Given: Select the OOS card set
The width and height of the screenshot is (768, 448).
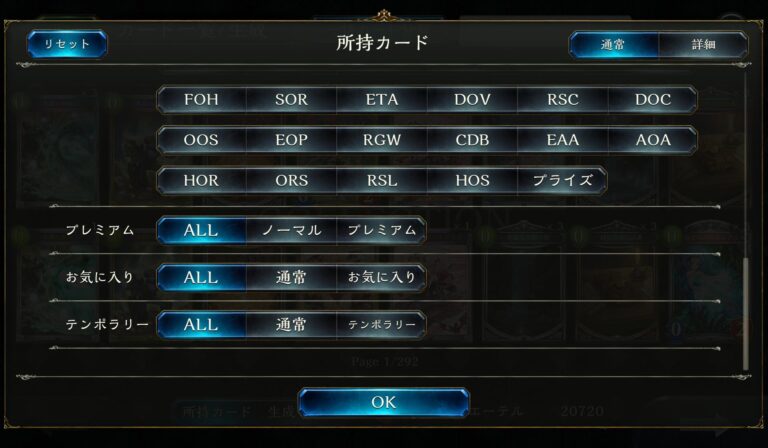Looking at the screenshot, I should coord(201,140).
